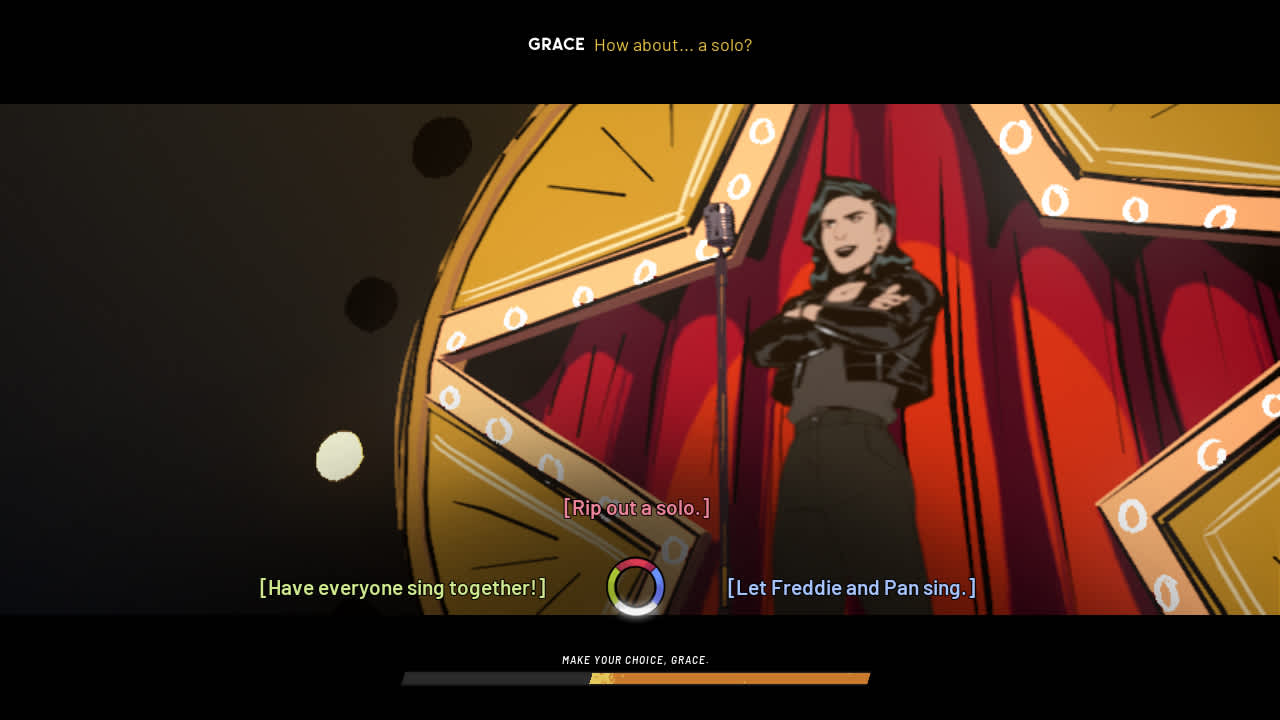Choose the [Have everyone sing together!] option
This screenshot has width=1280, height=720.
point(401,588)
